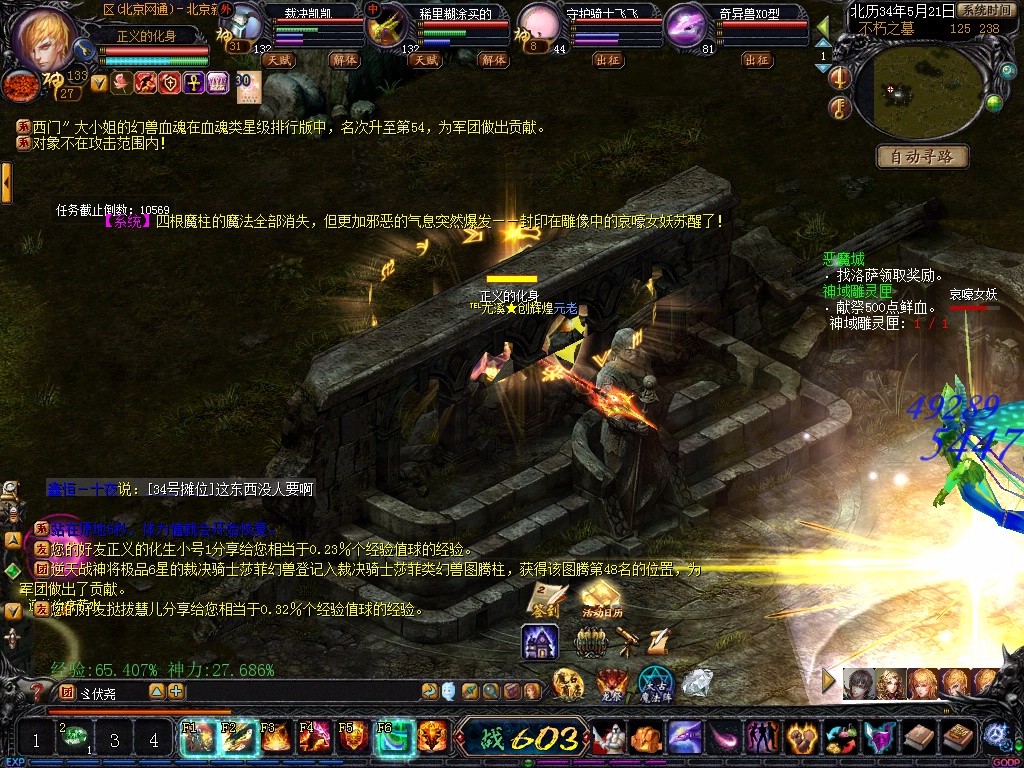Click the sword icon beside the minimap

(842, 78)
